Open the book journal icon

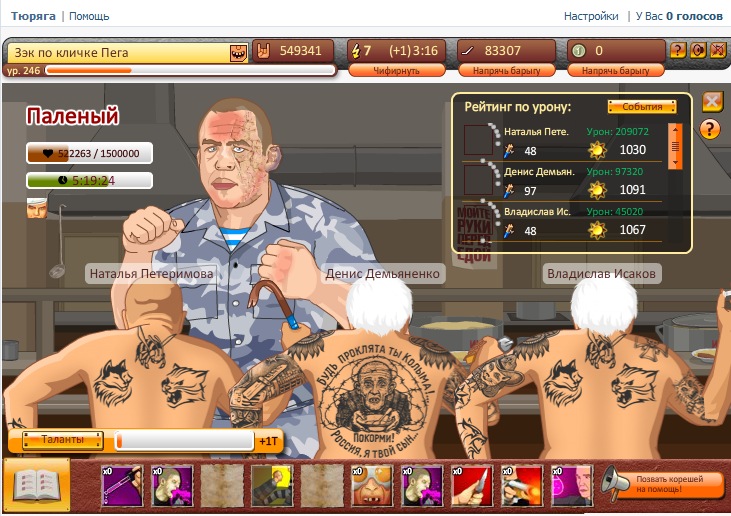click(x=36, y=486)
